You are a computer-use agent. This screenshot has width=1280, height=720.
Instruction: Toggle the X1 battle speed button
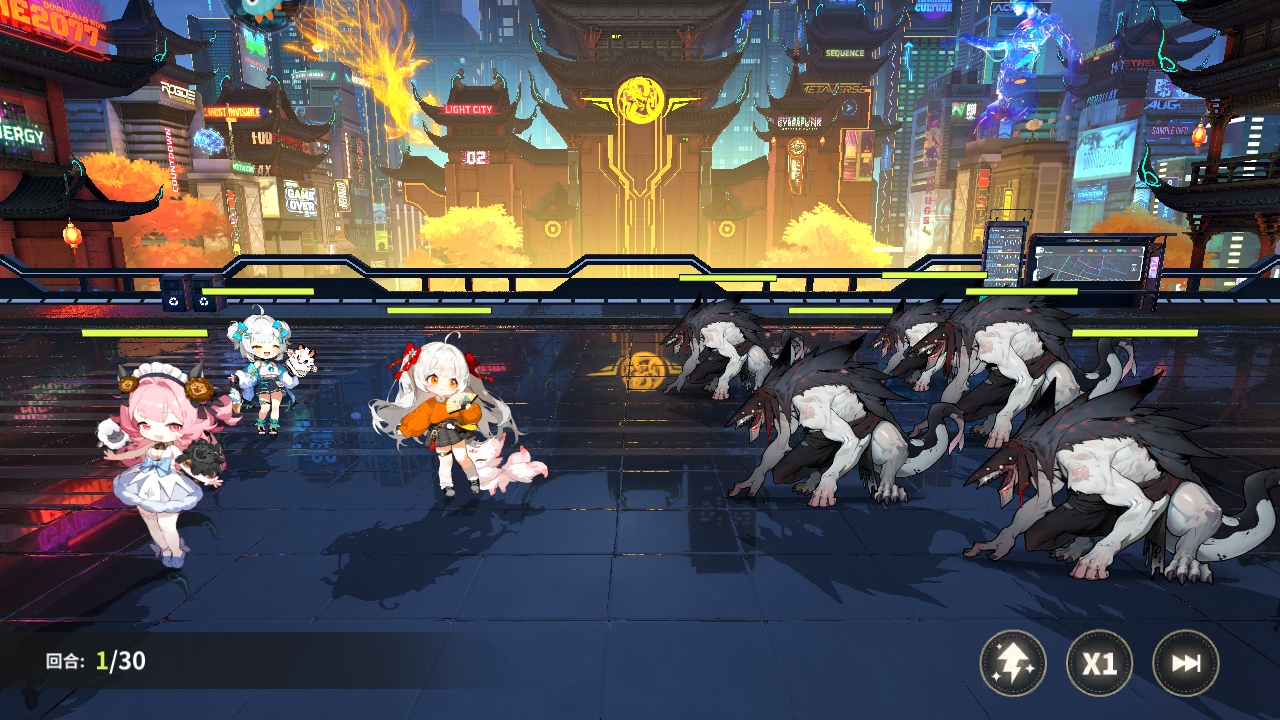tap(1099, 663)
